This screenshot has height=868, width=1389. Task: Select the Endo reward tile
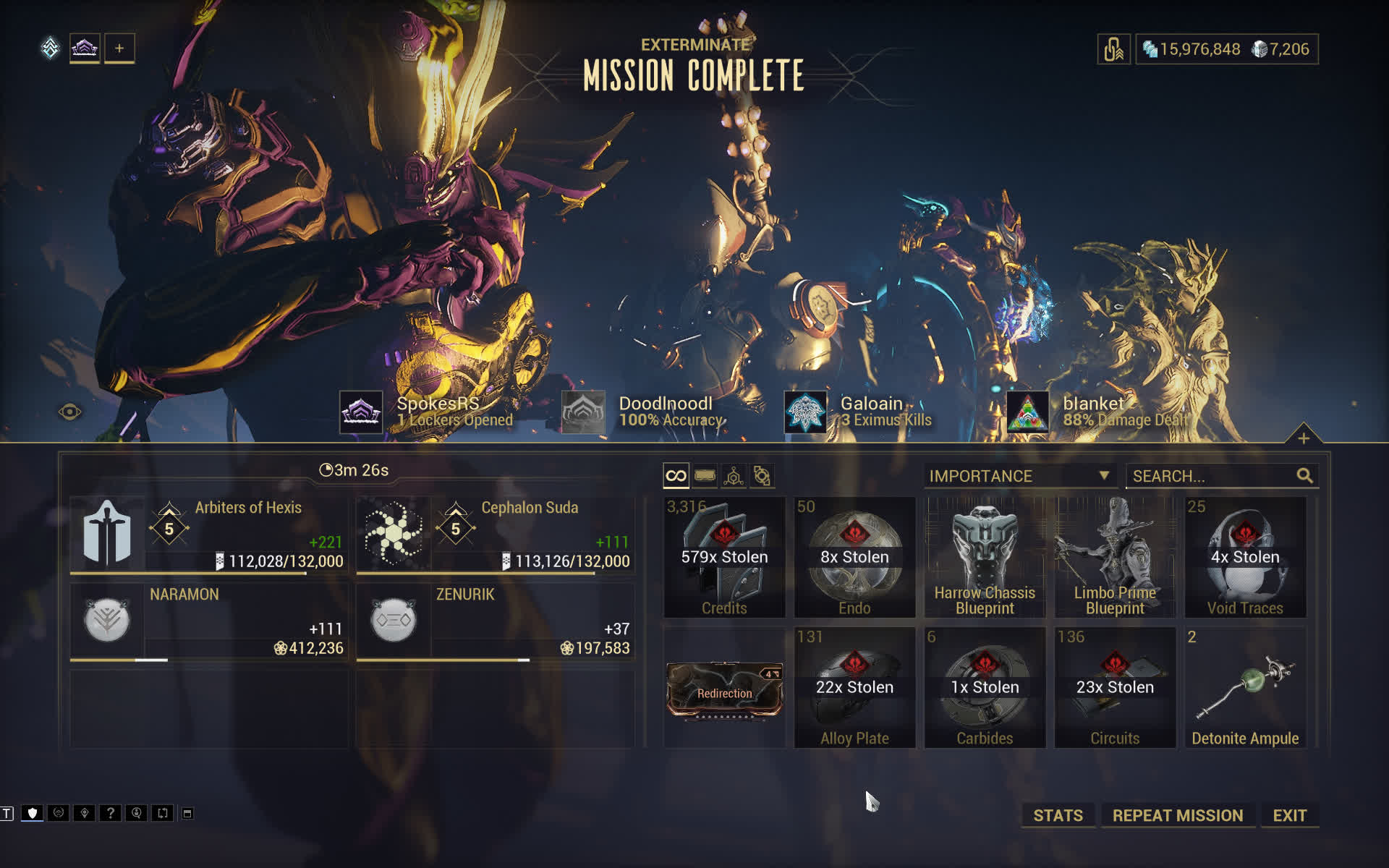tap(854, 557)
